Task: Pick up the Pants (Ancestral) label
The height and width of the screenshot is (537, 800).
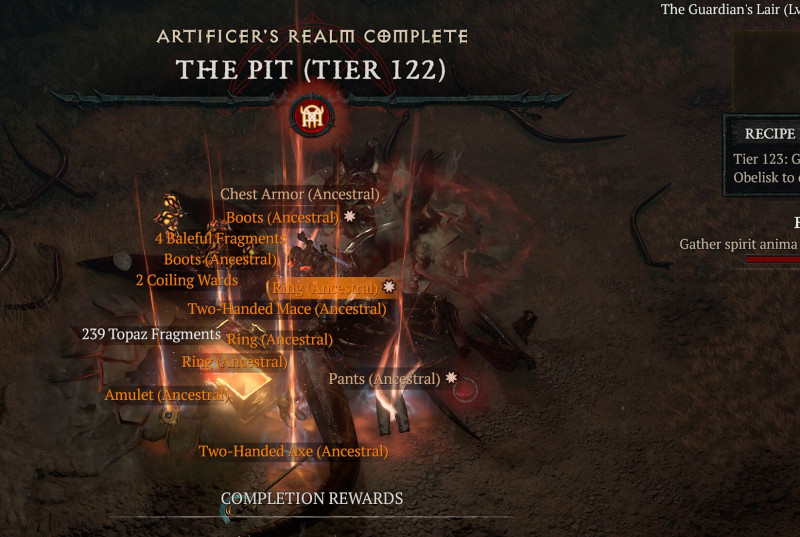Action: [x=384, y=379]
